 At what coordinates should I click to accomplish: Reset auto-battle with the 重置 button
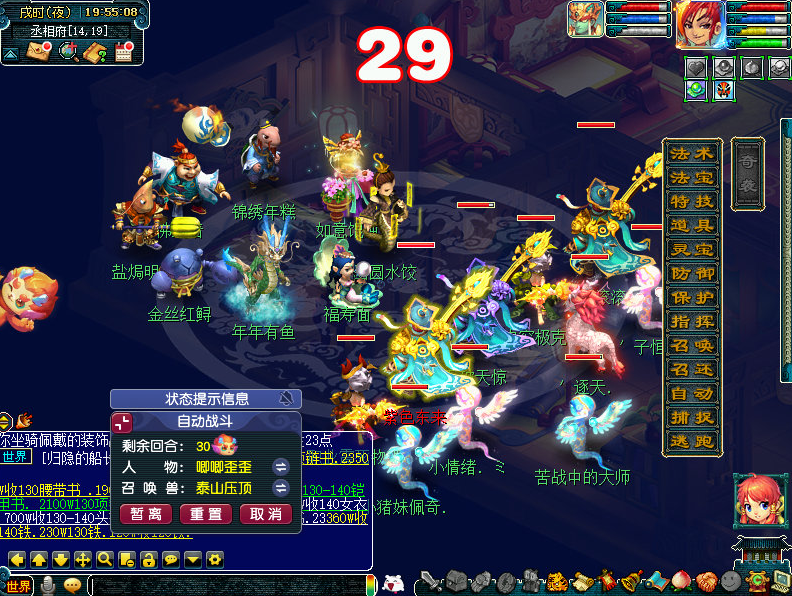[x=206, y=514]
